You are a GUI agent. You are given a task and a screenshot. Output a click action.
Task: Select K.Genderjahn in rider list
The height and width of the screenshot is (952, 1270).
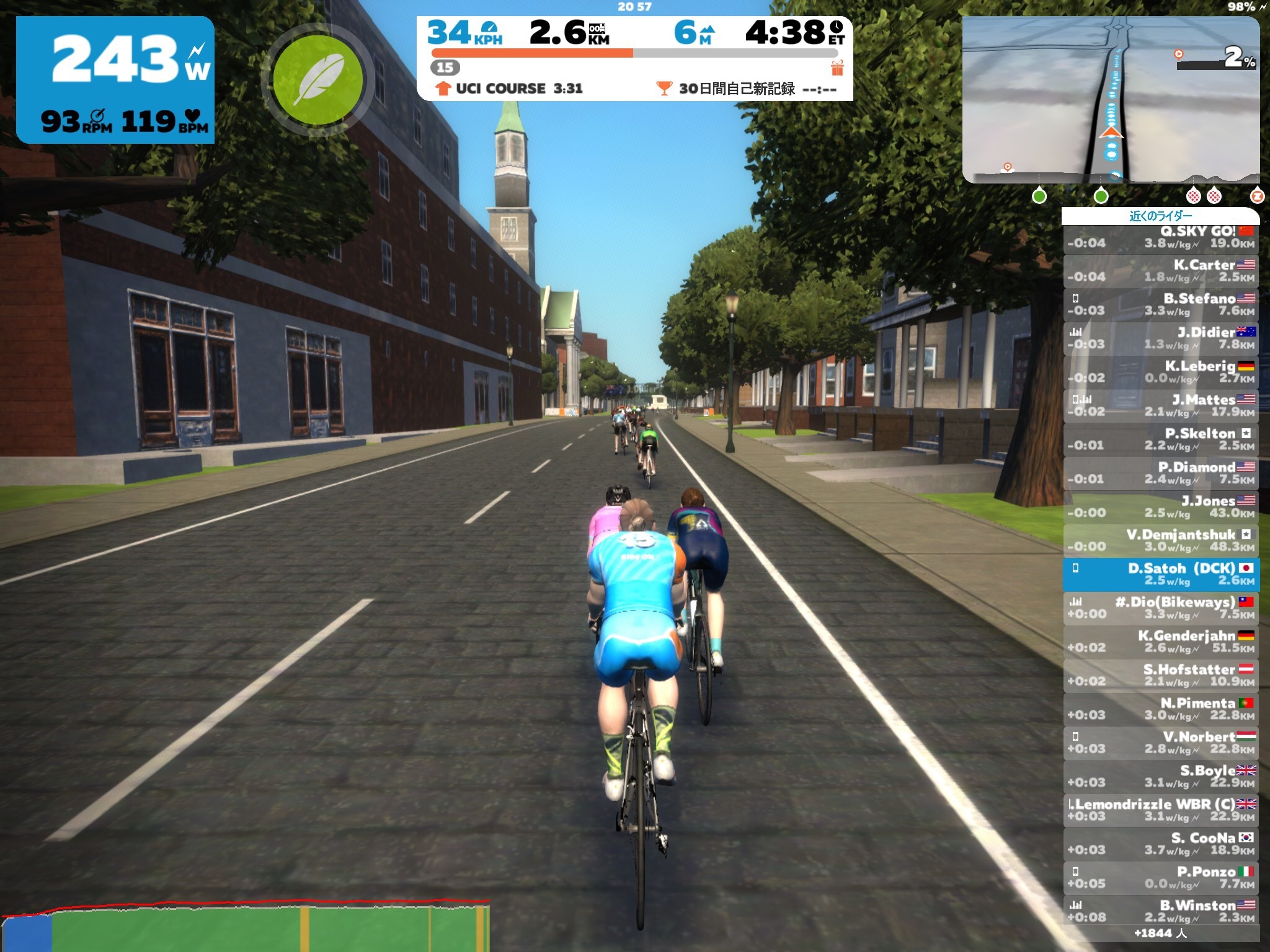coord(1161,641)
